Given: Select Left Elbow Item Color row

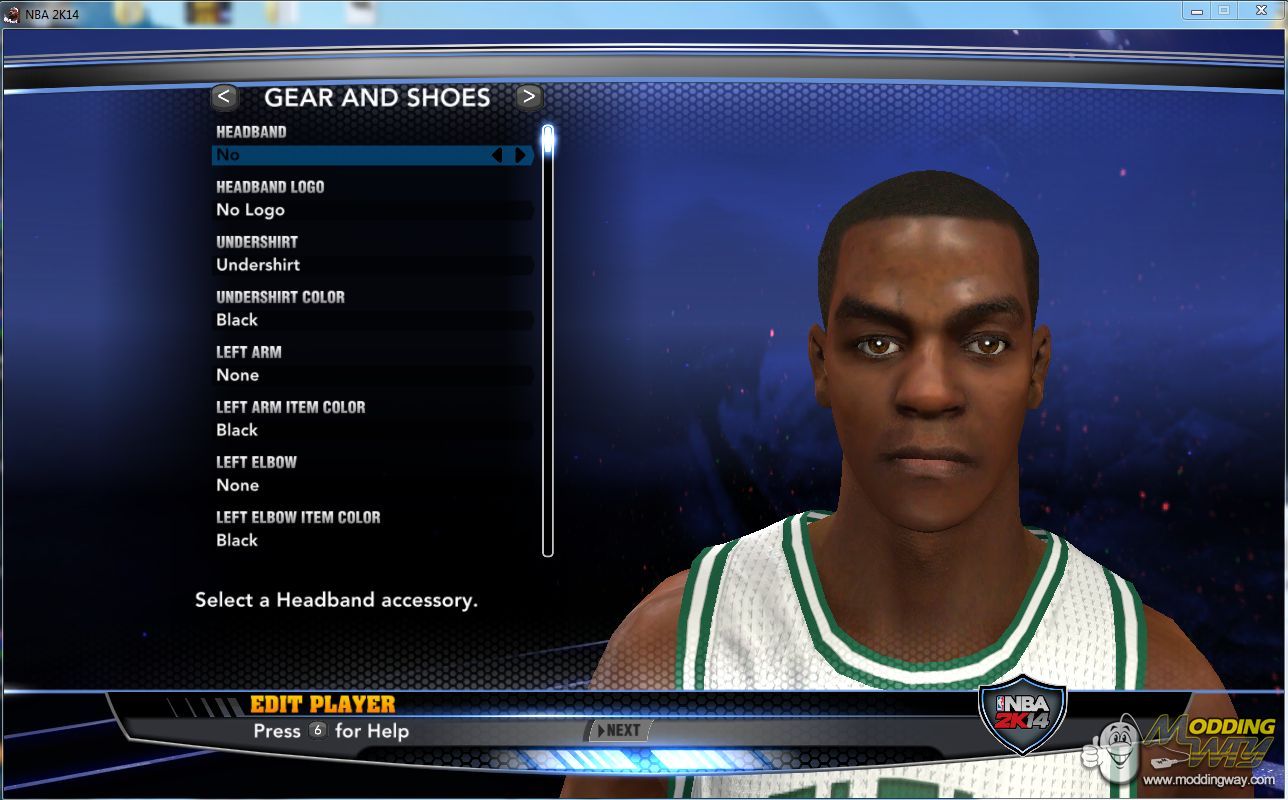Looking at the screenshot, I should pos(372,540).
